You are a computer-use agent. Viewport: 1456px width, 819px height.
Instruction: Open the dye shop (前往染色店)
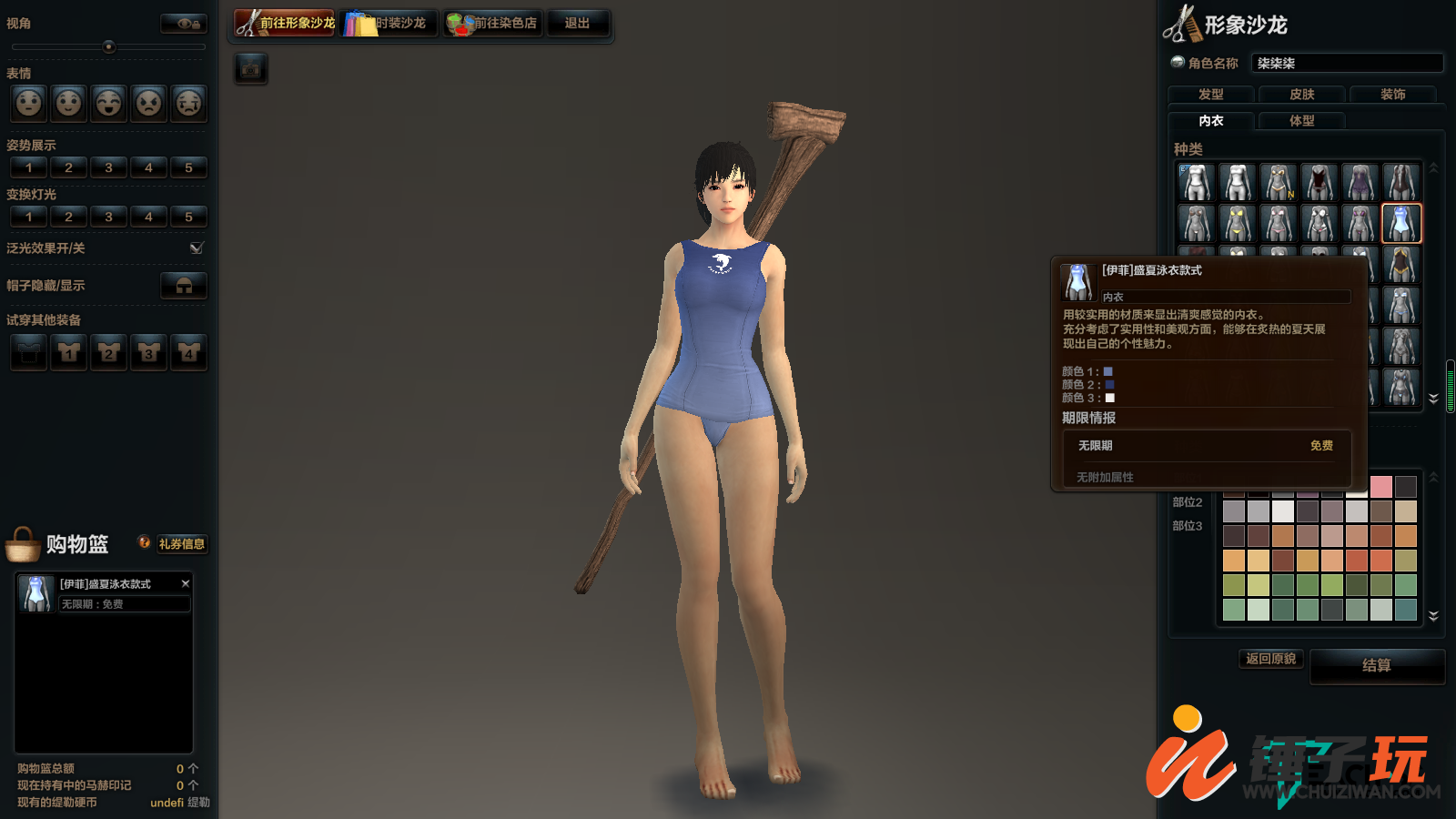click(493, 24)
